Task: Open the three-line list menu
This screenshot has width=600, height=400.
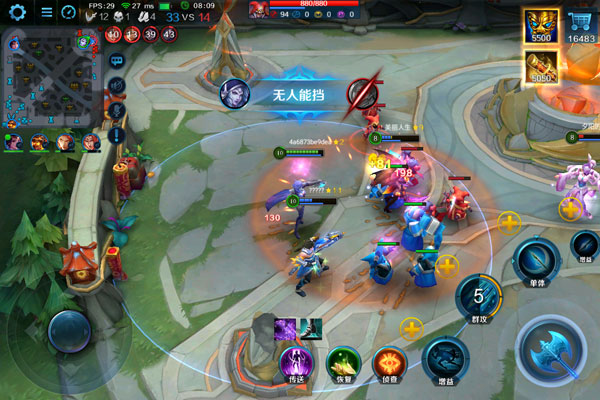Action: pos(47,13)
